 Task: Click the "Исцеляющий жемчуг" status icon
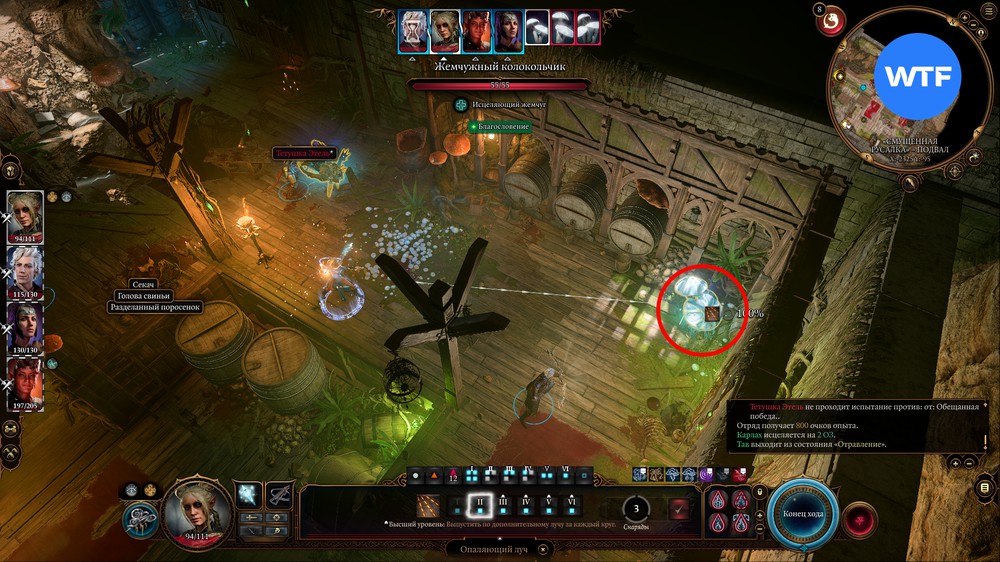(x=461, y=104)
